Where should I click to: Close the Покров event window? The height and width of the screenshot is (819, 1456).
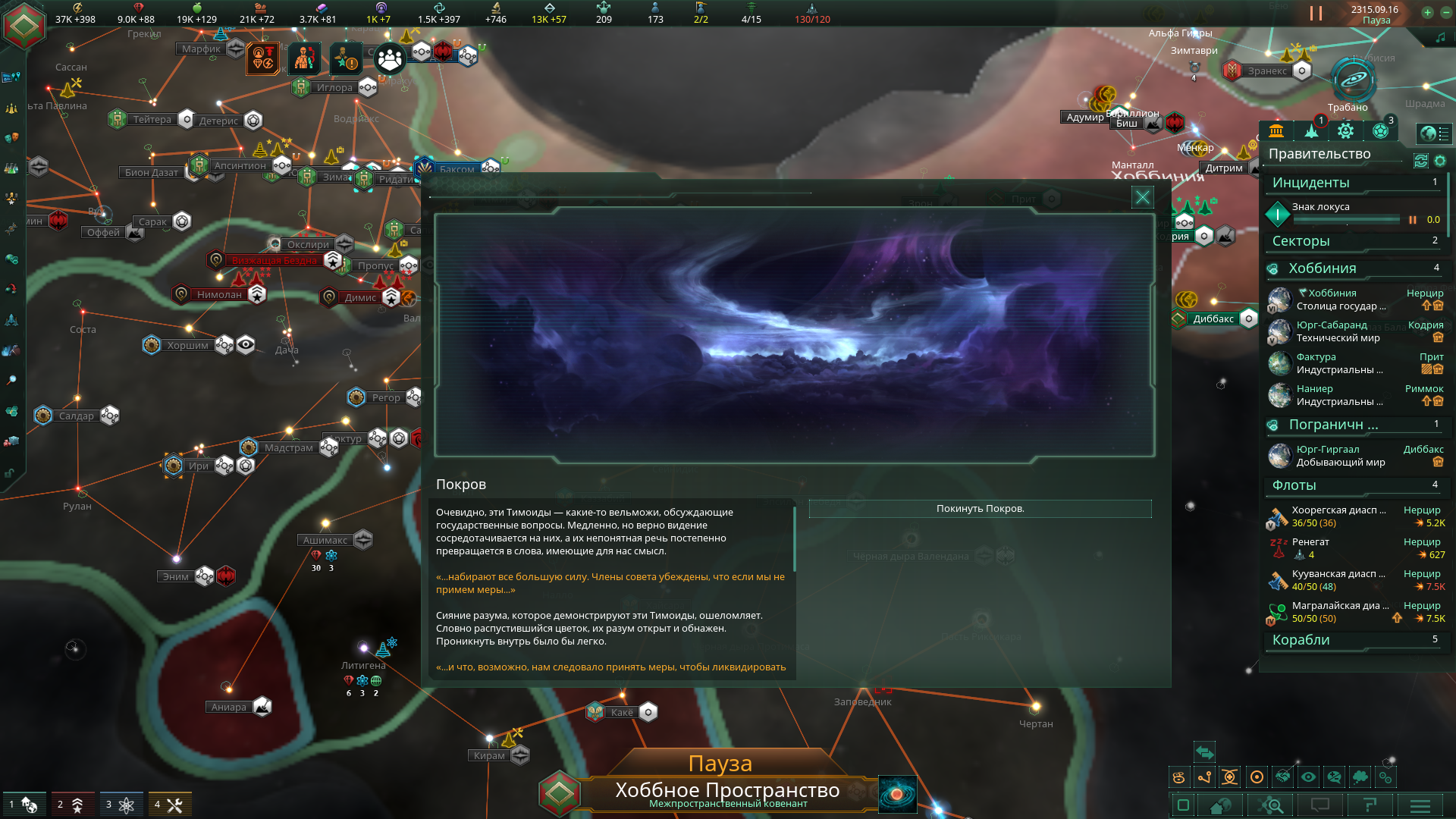(1142, 198)
